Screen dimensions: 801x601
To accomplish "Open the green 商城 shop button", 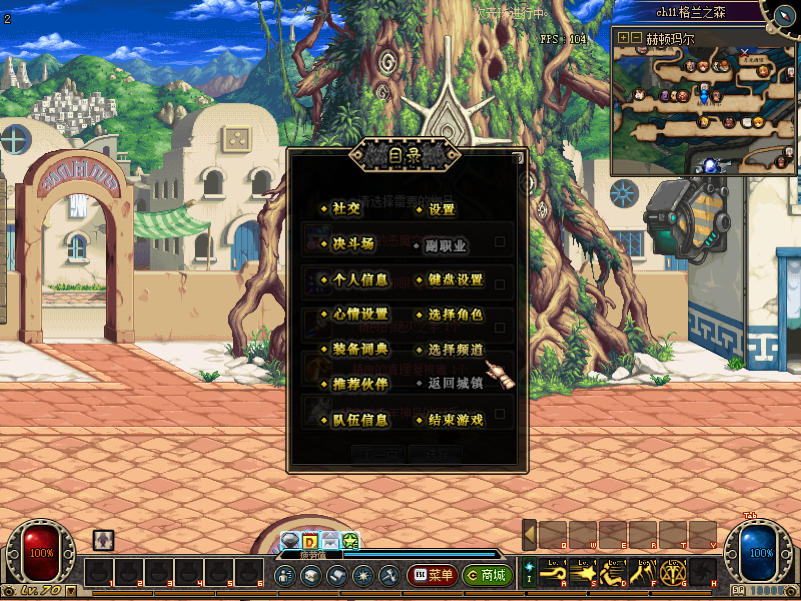I will point(487,575).
